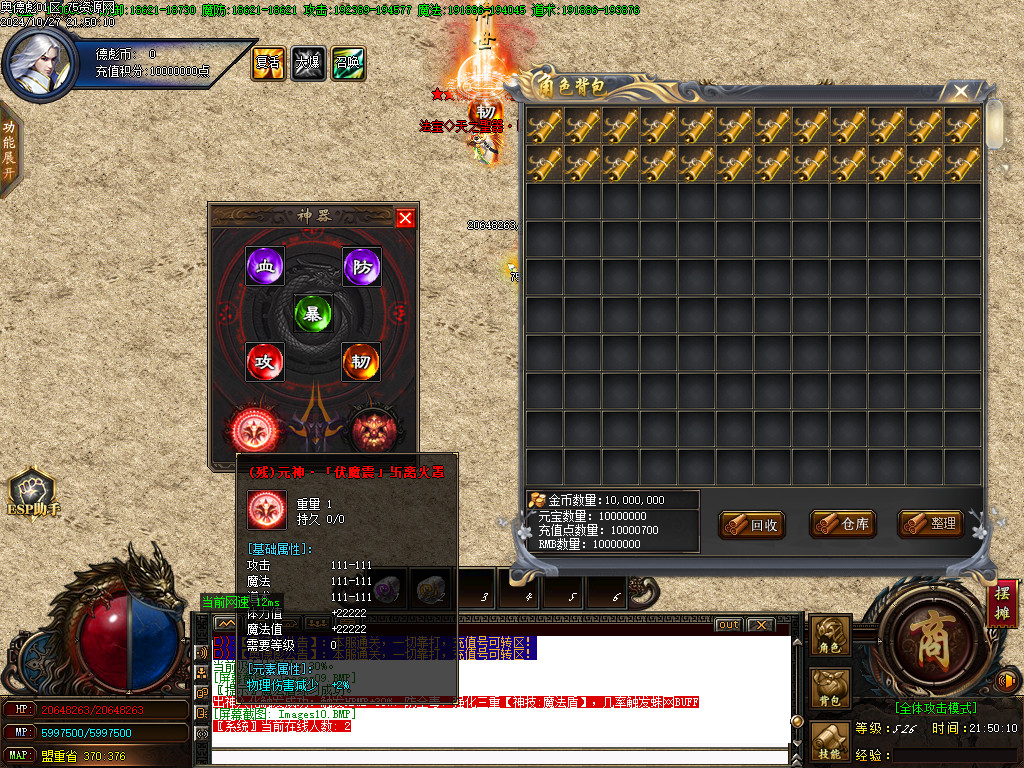Close the 角色背包 inventory window
1024x768 pixels.
coord(961,91)
